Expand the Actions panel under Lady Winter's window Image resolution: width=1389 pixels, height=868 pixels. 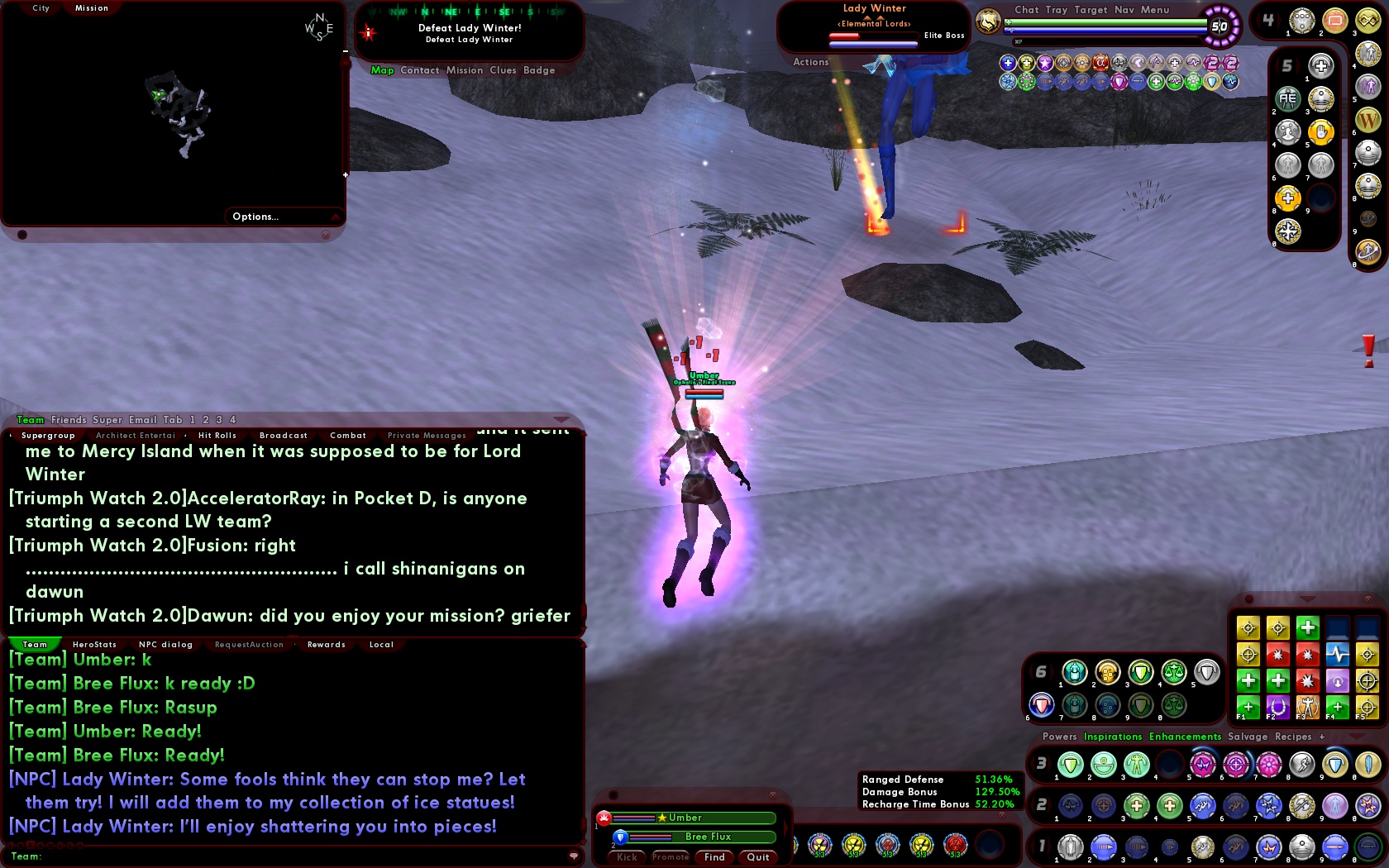click(810, 62)
